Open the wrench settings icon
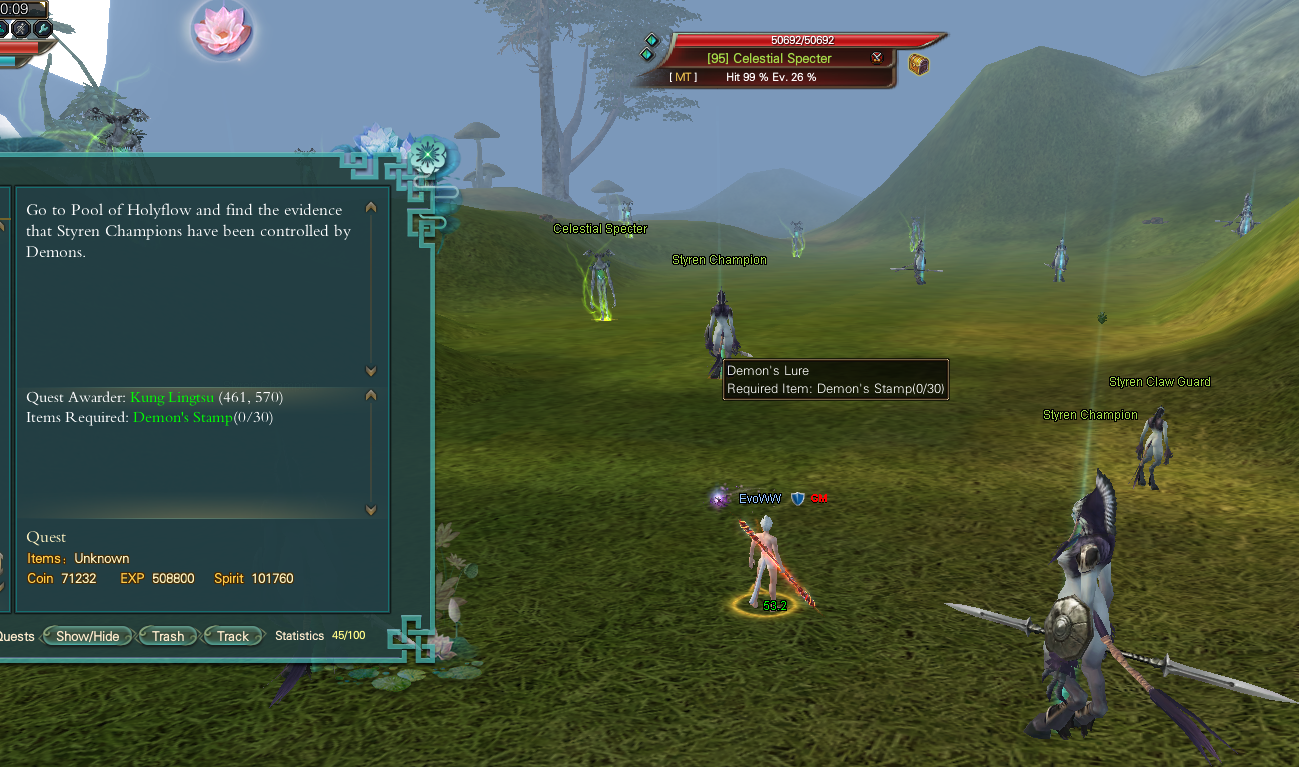The height and width of the screenshot is (767, 1299). (43, 28)
